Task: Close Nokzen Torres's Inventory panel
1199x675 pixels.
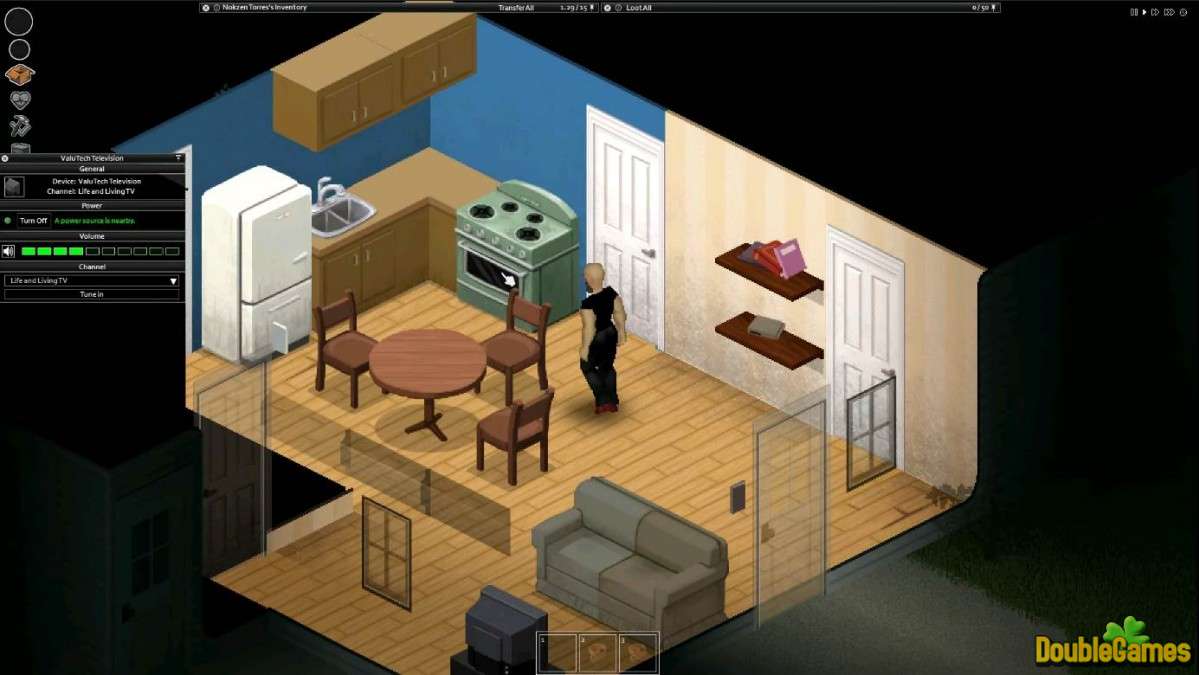Action: coord(206,7)
